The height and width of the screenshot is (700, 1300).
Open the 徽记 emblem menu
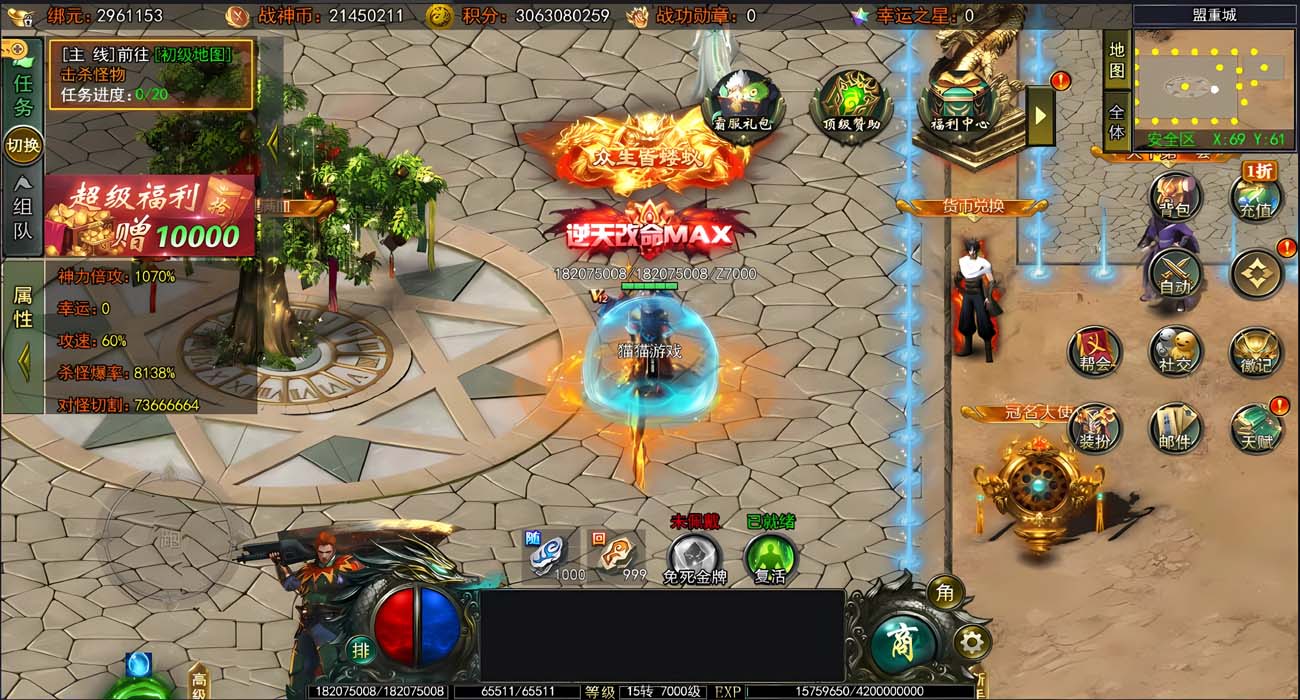pos(1255,351)
